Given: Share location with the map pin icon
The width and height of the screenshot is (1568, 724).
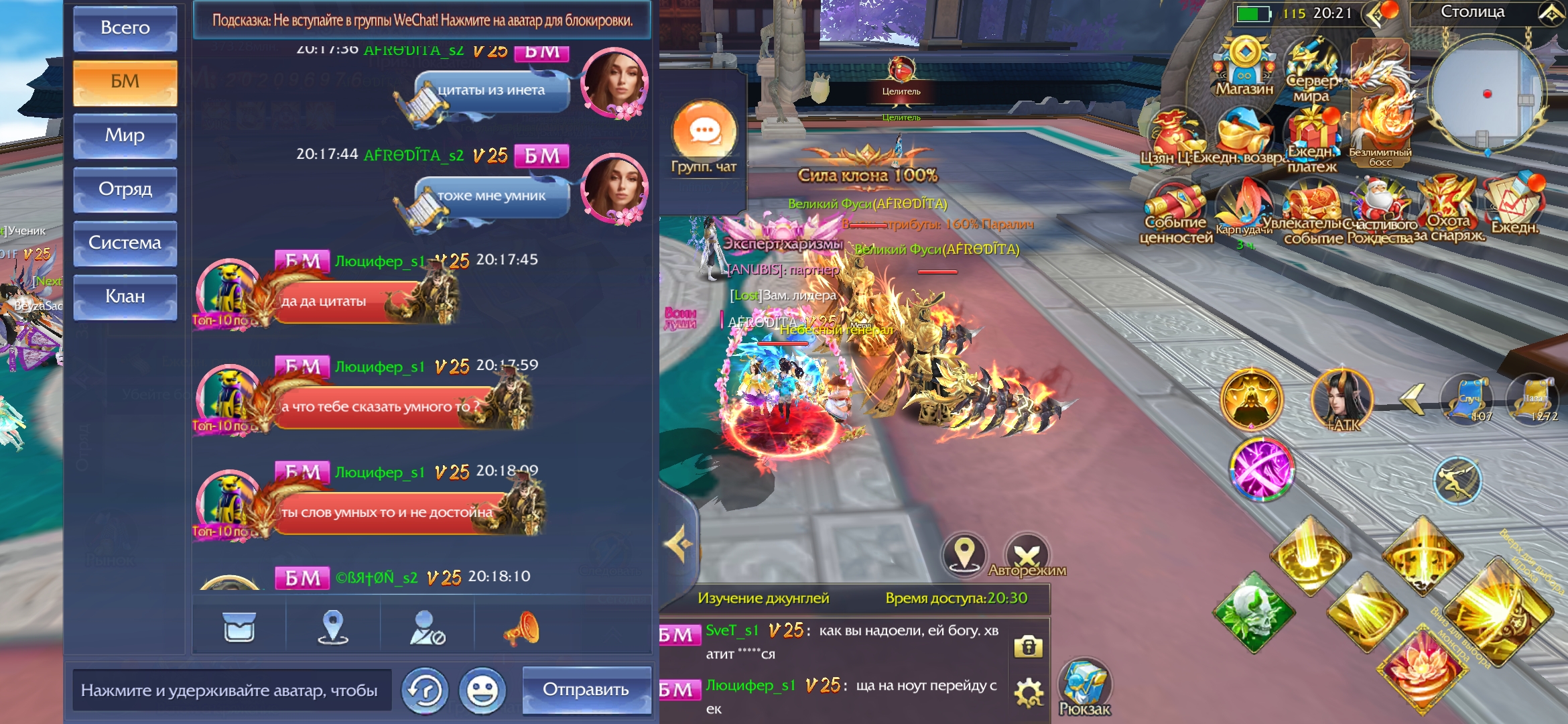Looking at the screenshot, I should (x=333, y=628).
